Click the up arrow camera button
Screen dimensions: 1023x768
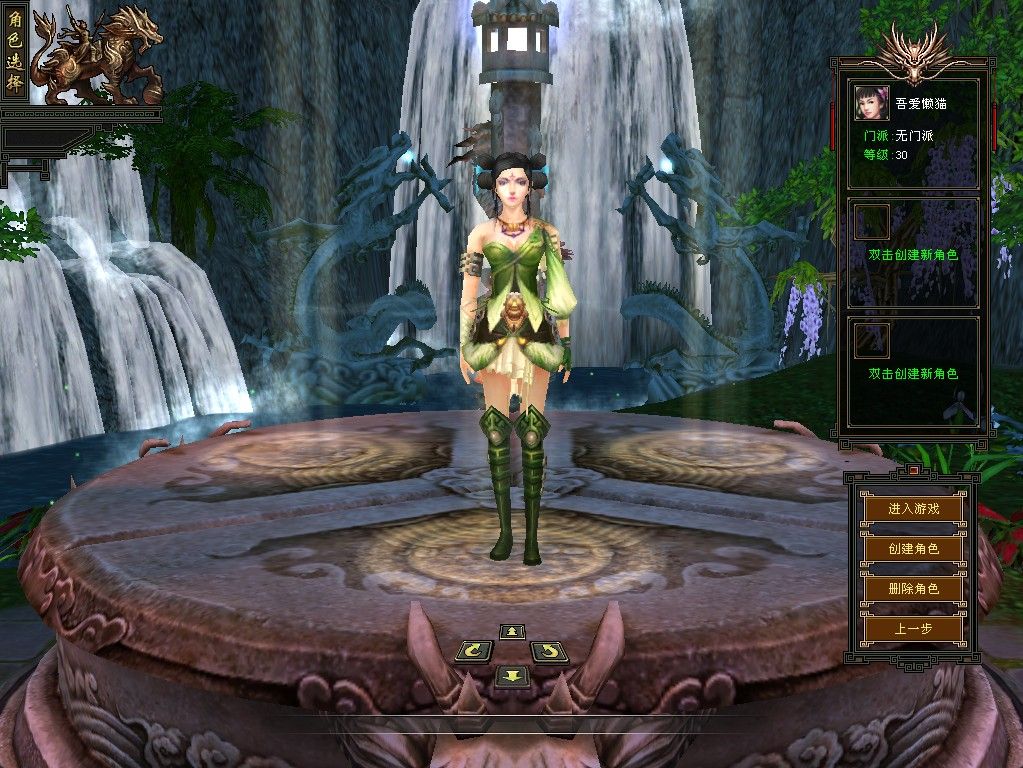tap(512, 631)
